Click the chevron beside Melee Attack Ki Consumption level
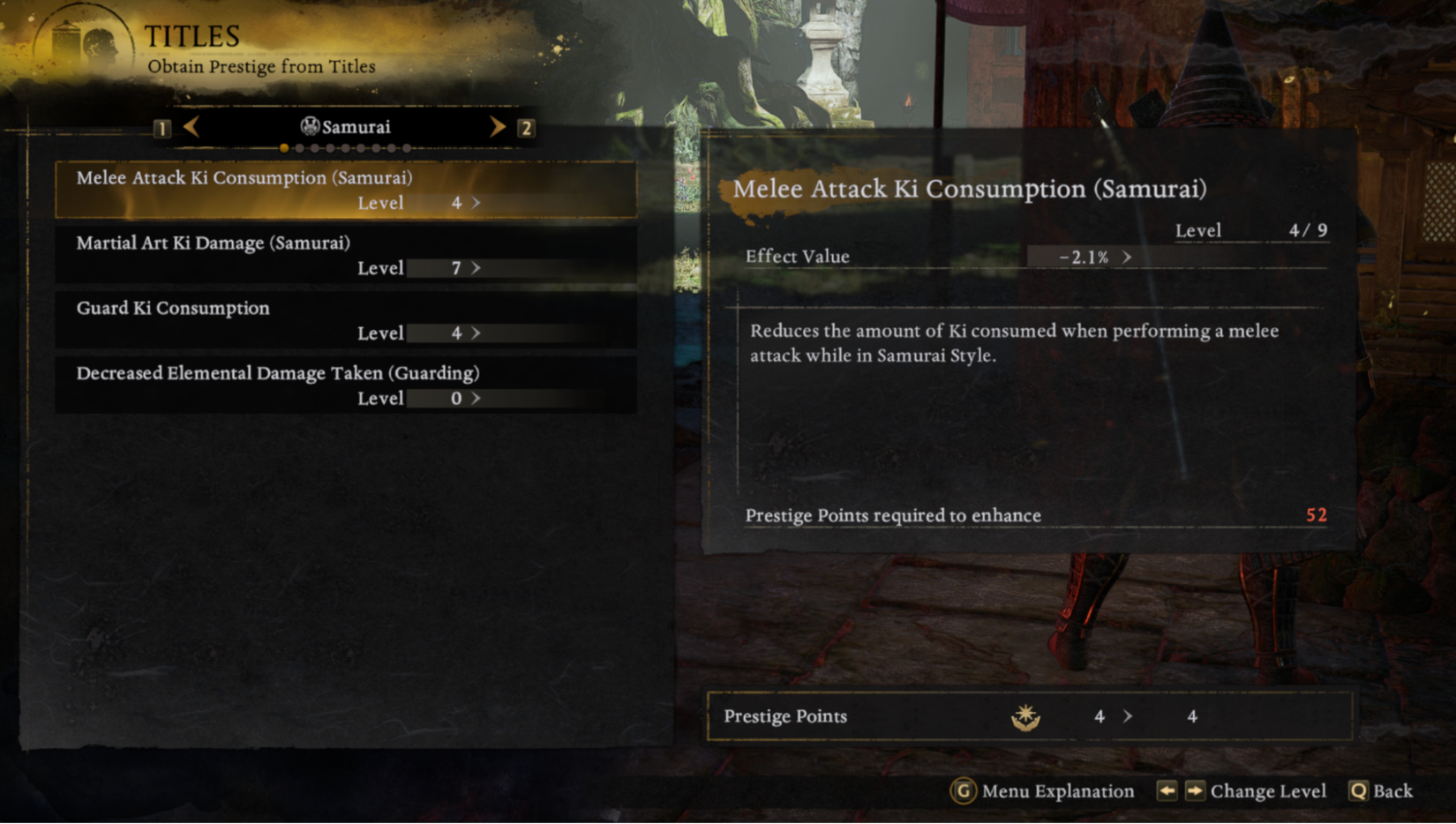 tap(474, 203)
